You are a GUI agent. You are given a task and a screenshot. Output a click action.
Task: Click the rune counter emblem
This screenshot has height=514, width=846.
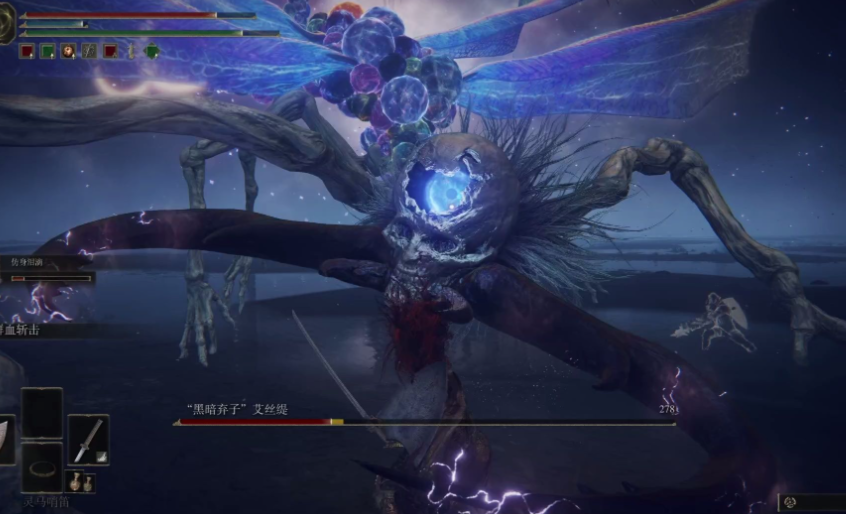click(x=789, y=502)
